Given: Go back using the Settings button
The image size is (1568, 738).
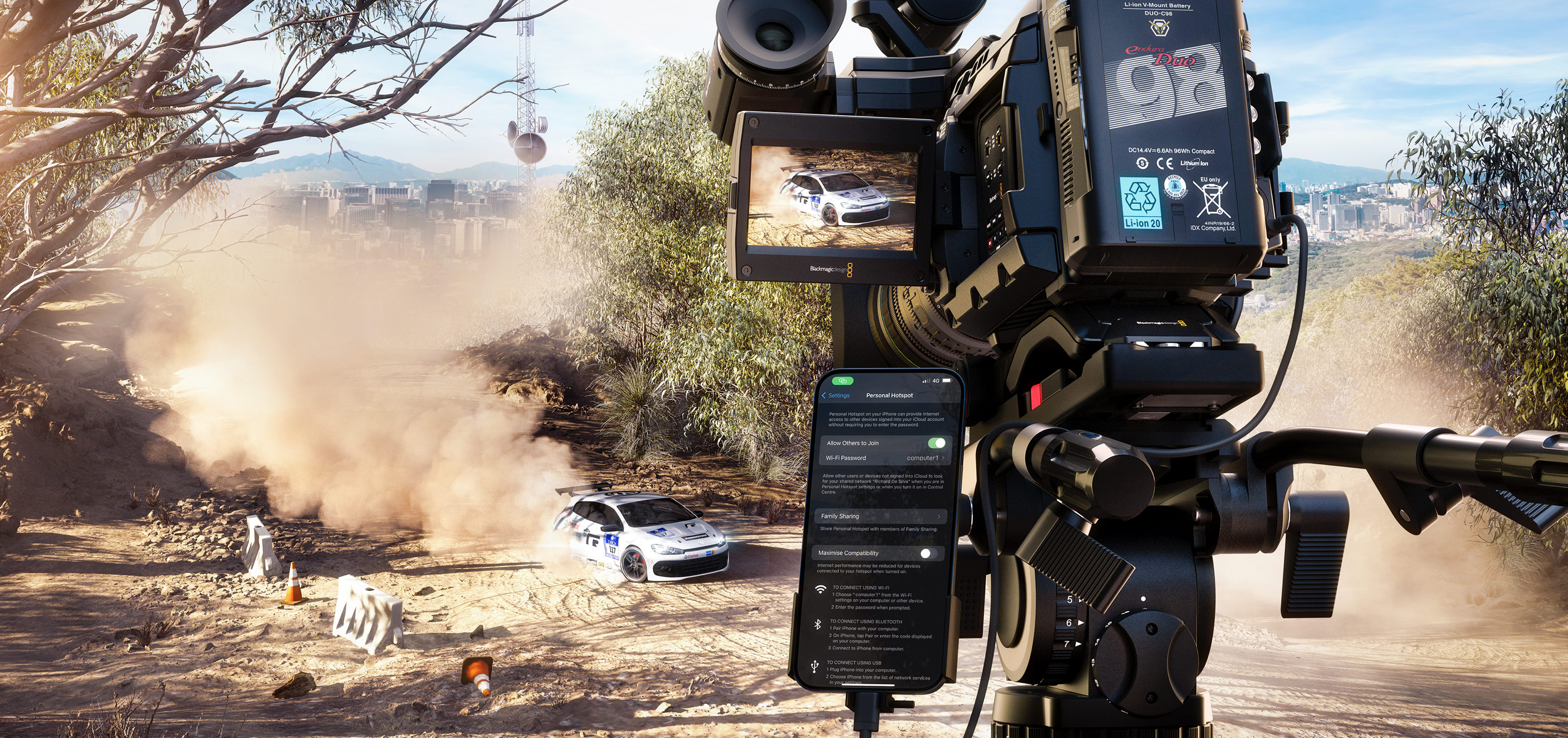Looking at the screenshot, I should pos(840,396).
